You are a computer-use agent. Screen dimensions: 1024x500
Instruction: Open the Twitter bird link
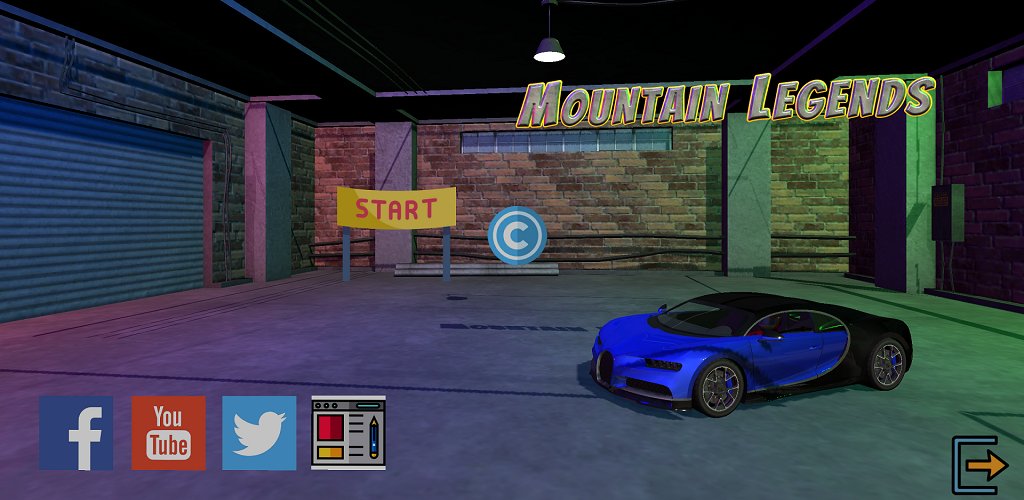[259, 433]
